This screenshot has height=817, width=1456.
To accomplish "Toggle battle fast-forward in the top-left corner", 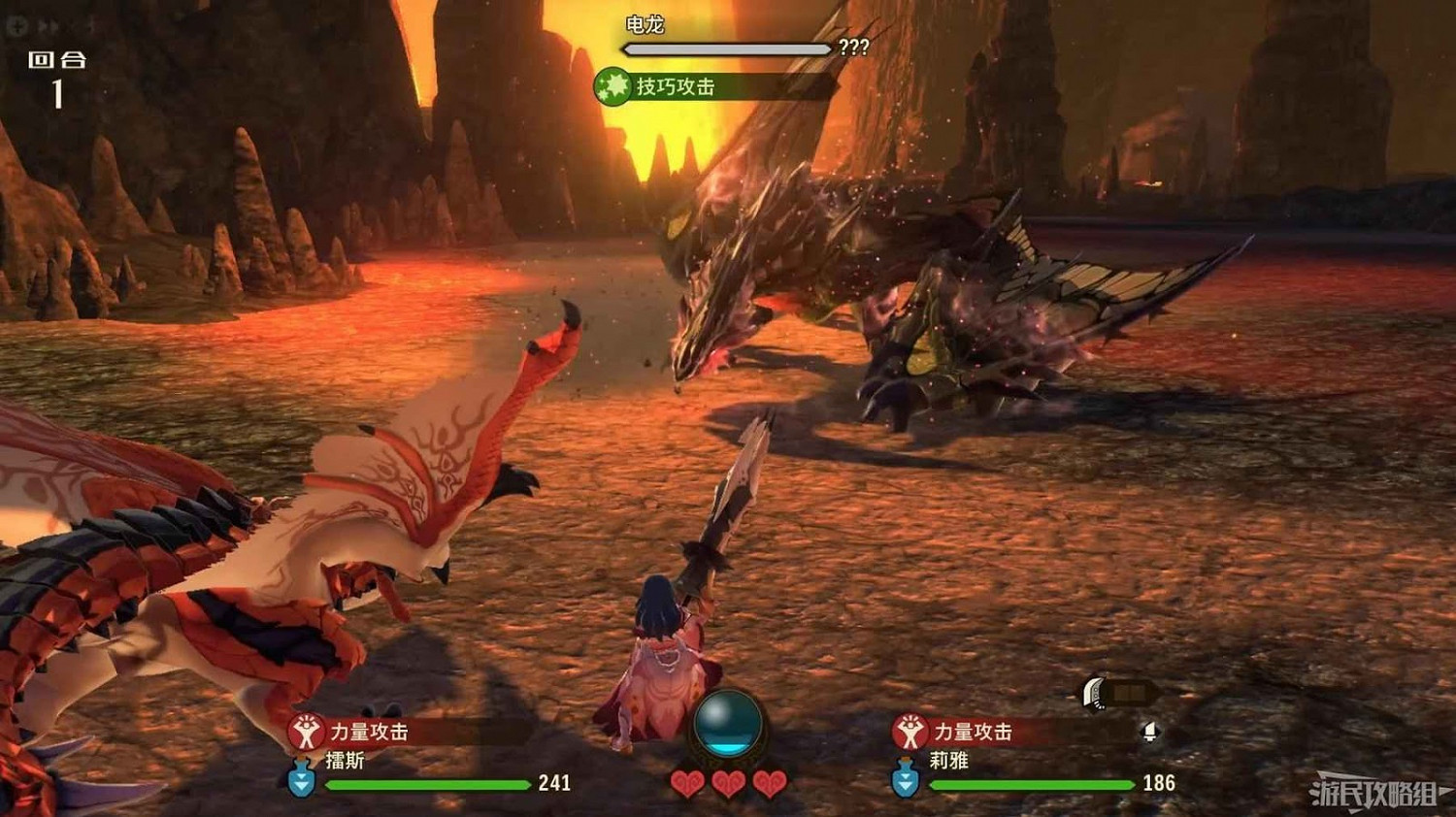I will coord(49,26).
